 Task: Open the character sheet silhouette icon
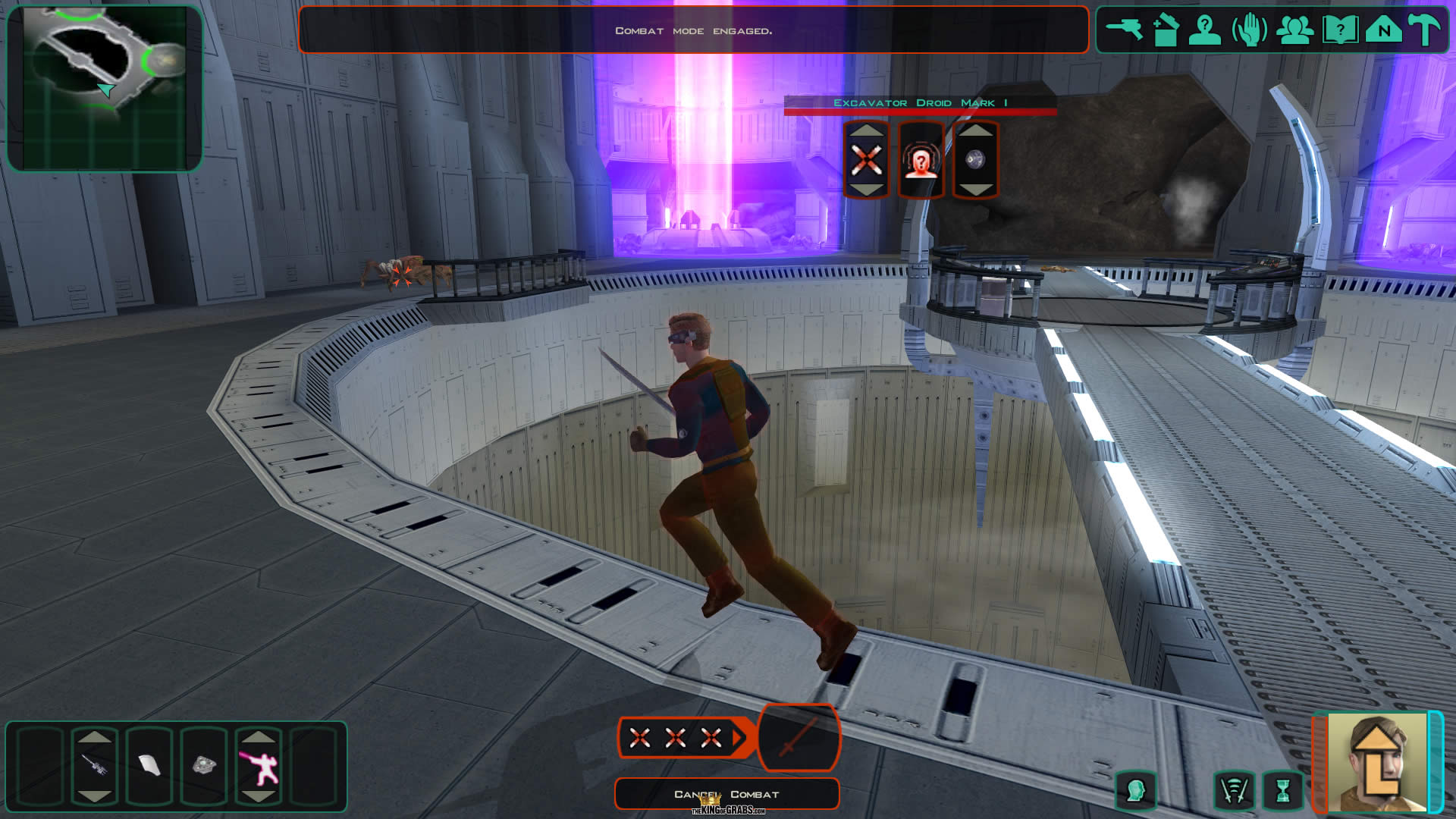[1204, 30]
